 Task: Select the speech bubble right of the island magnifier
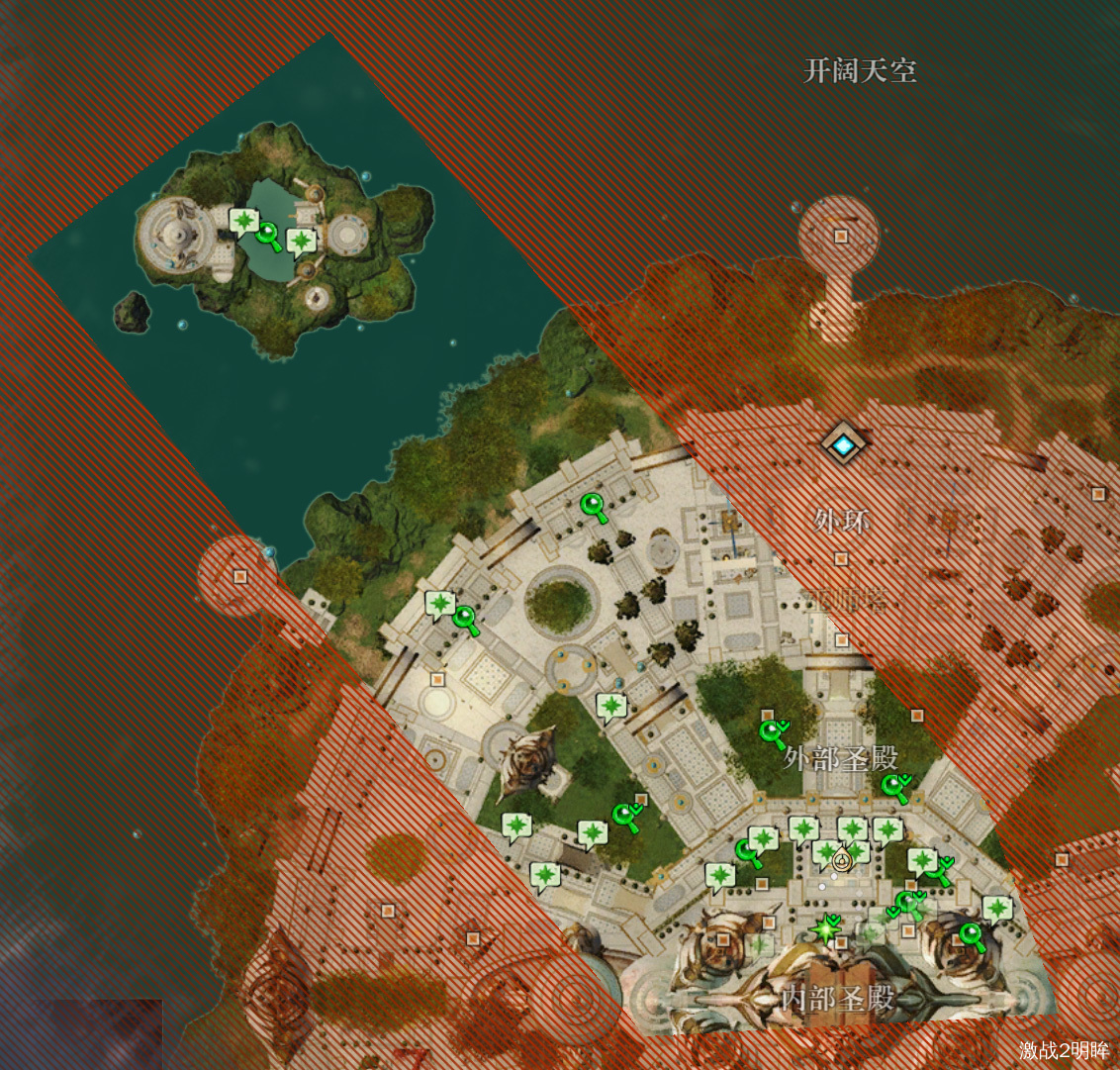click(300, 241)
